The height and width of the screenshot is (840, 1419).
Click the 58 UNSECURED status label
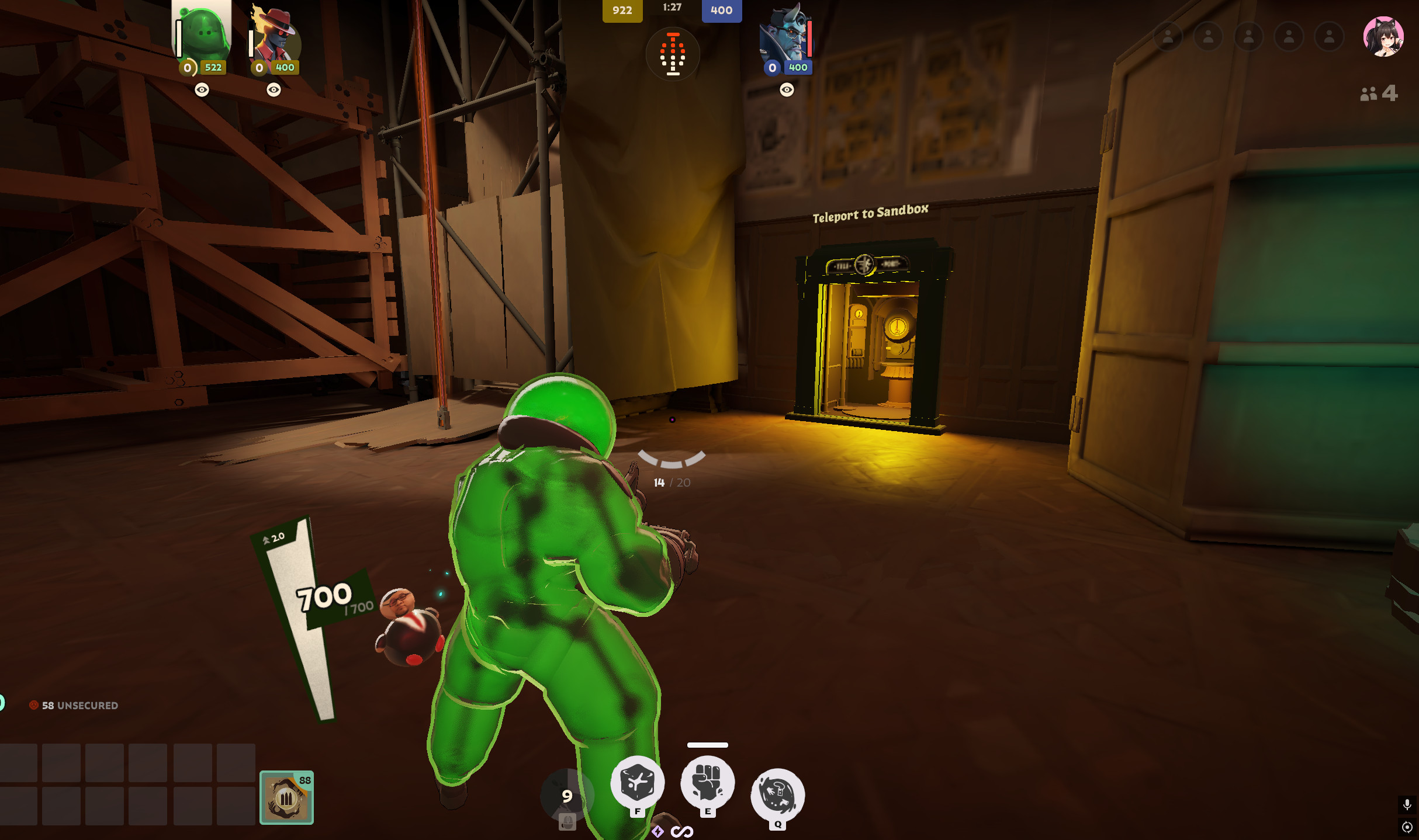pyautogui.click(x=75, y=706)
